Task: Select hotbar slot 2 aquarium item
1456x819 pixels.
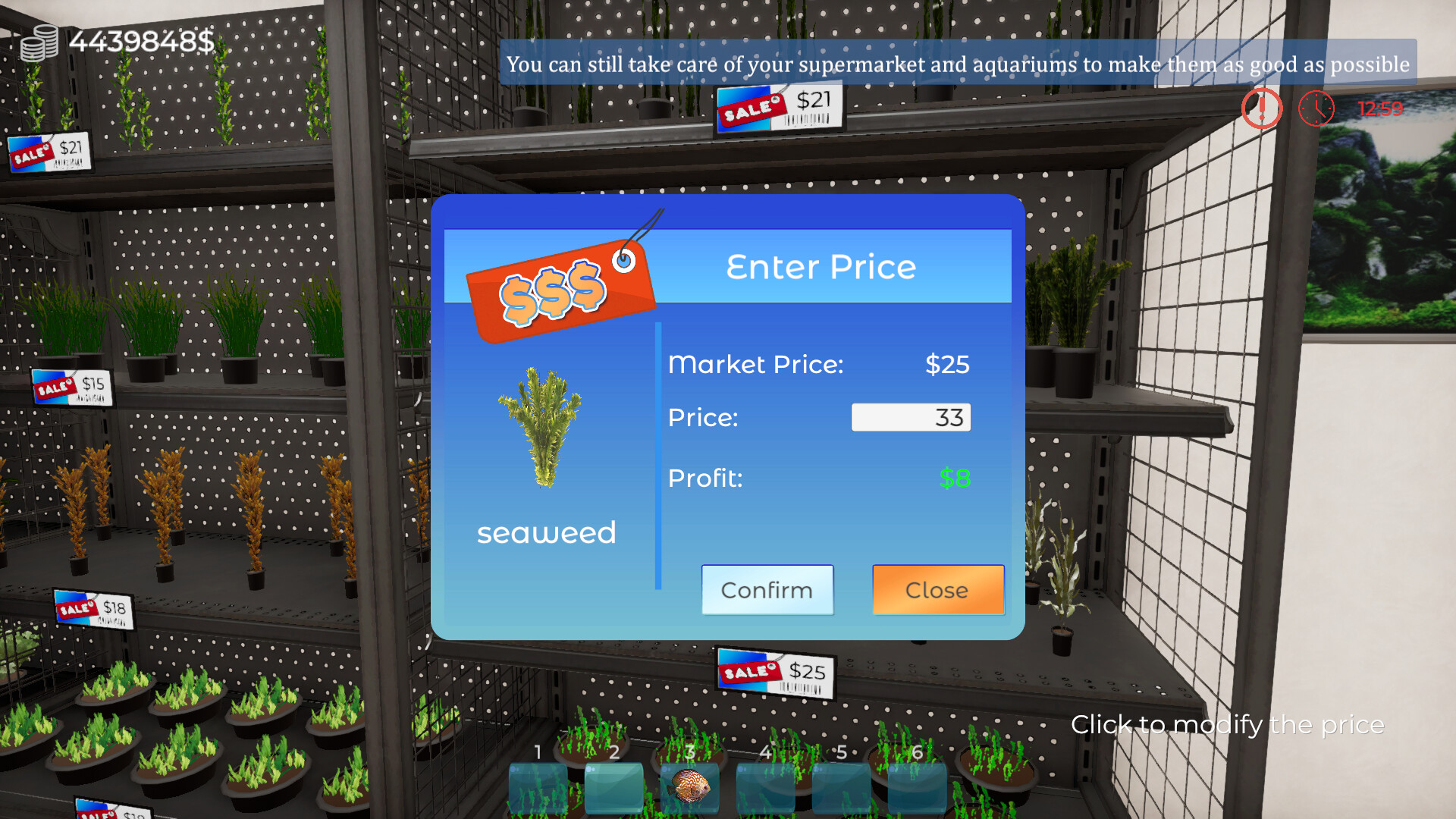Action: tap(613, 789)
